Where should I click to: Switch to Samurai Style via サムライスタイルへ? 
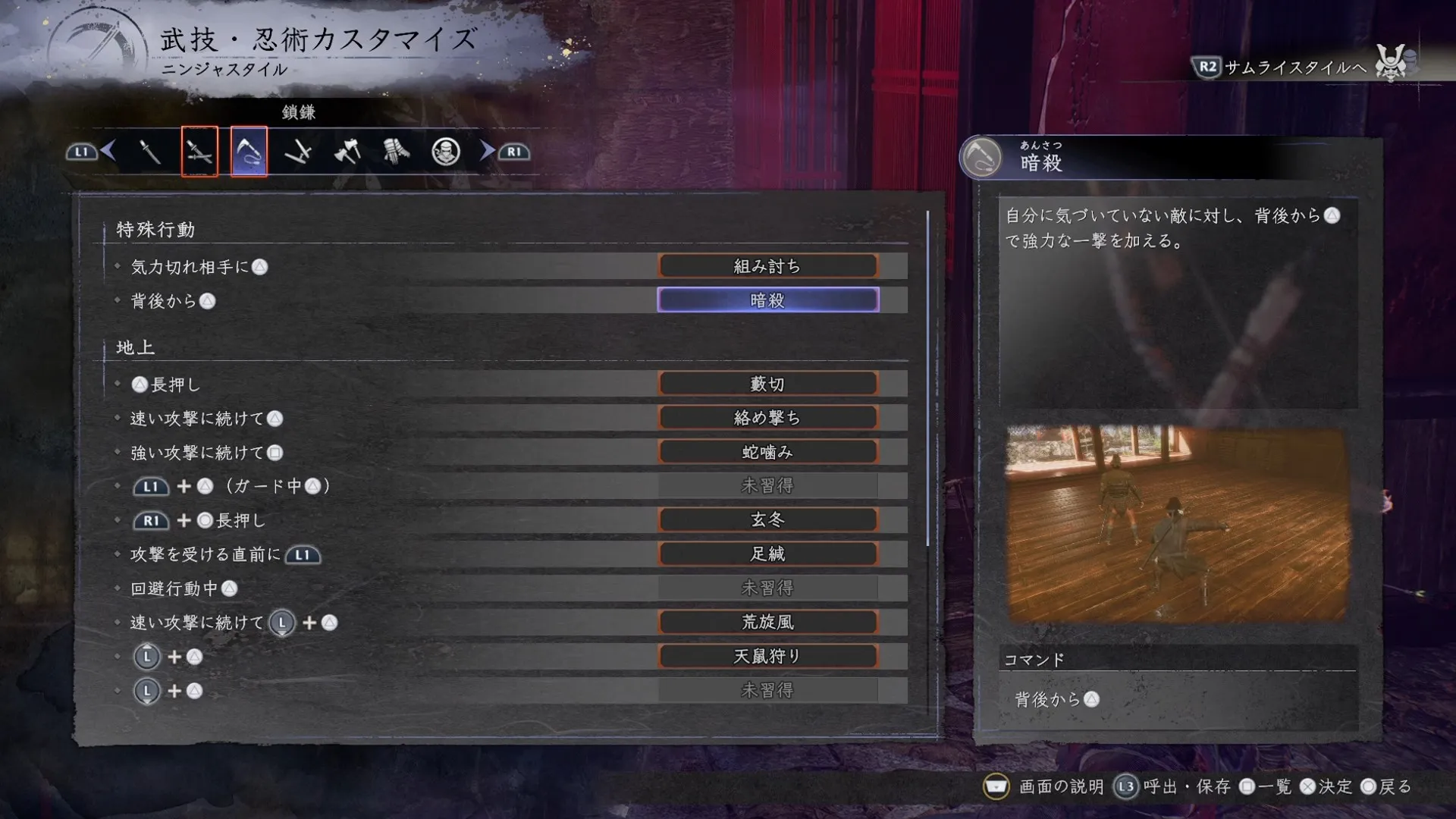pos(1295,67)
